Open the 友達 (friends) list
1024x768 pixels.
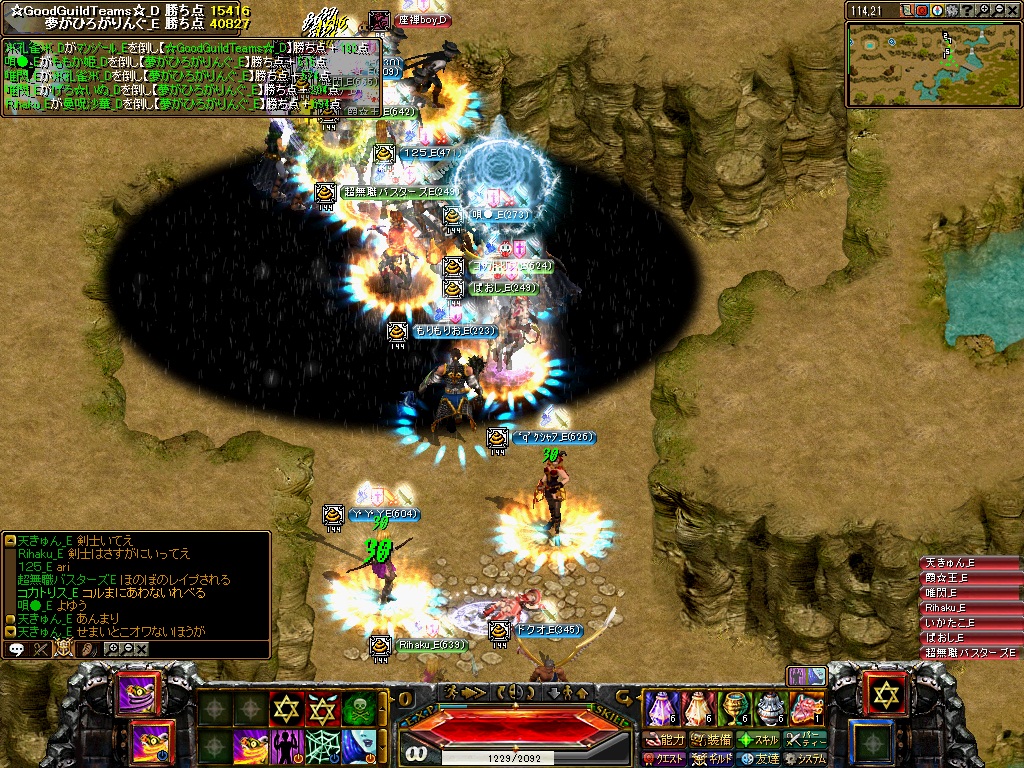[758, 759]
